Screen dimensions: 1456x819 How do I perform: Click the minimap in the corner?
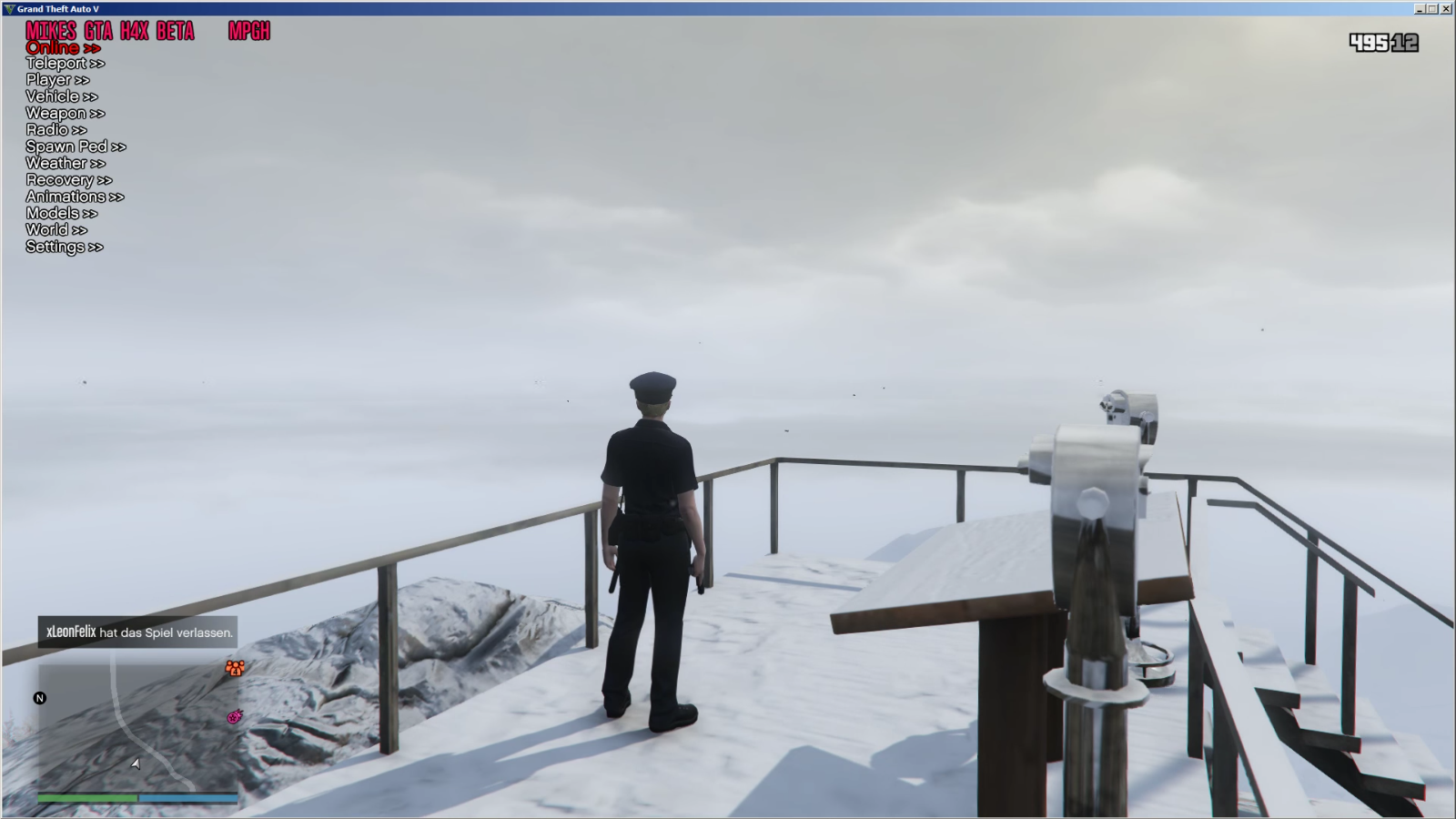tap(136, 728)
